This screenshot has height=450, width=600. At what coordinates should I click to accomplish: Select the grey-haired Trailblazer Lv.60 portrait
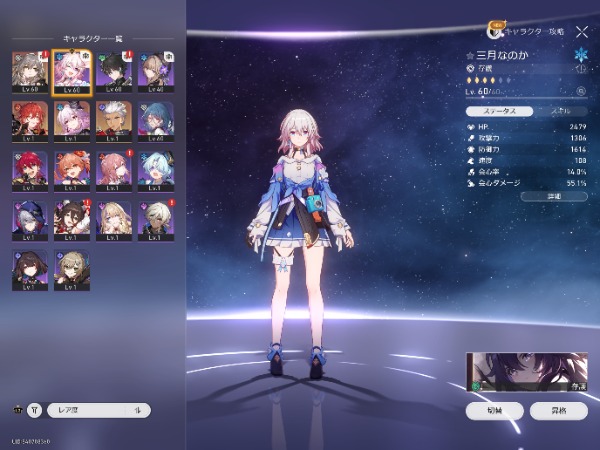click(29, 72)
